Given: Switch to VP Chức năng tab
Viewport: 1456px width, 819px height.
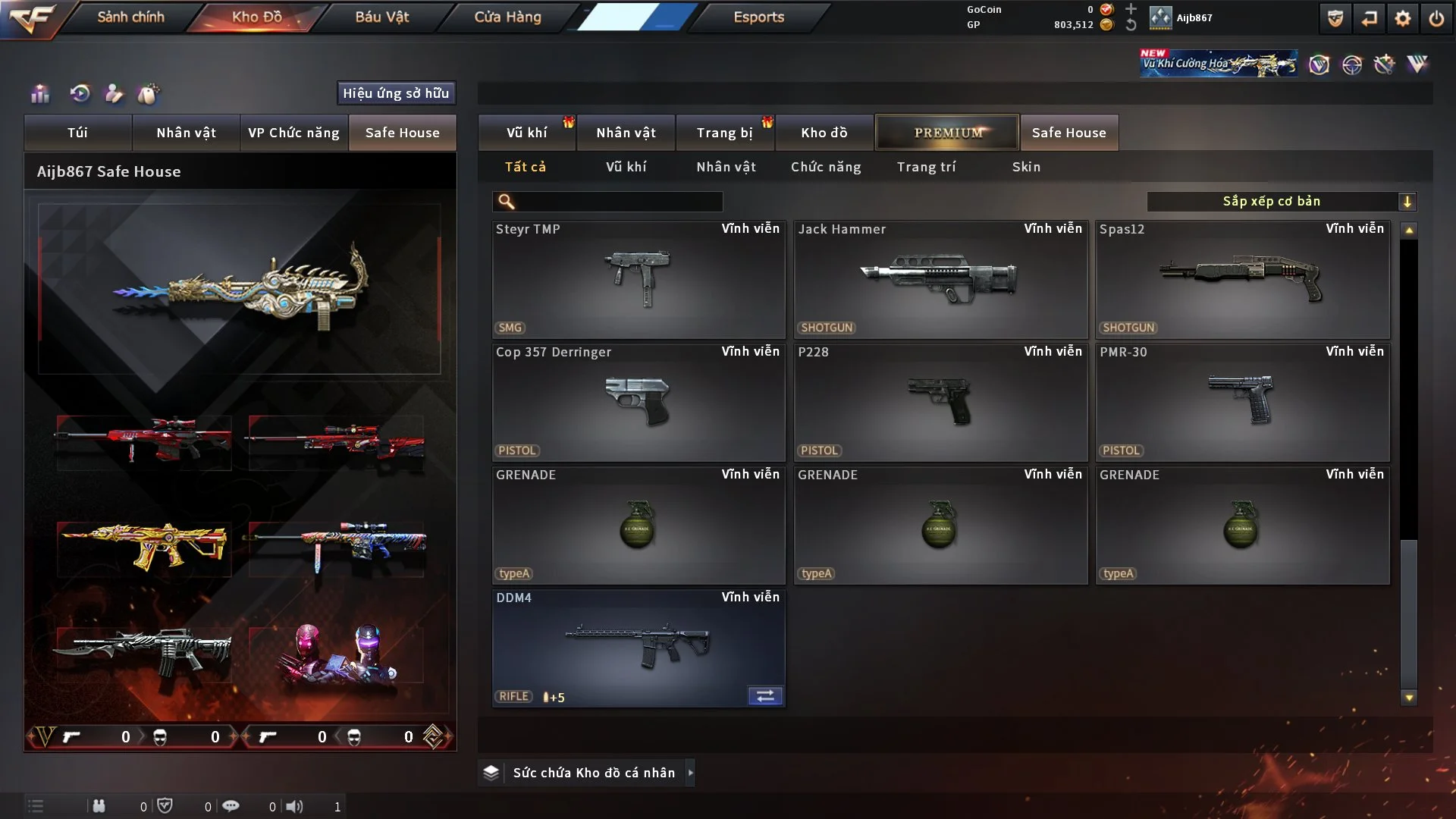Looking at the screenshot, I should click(x=293, y=133).
